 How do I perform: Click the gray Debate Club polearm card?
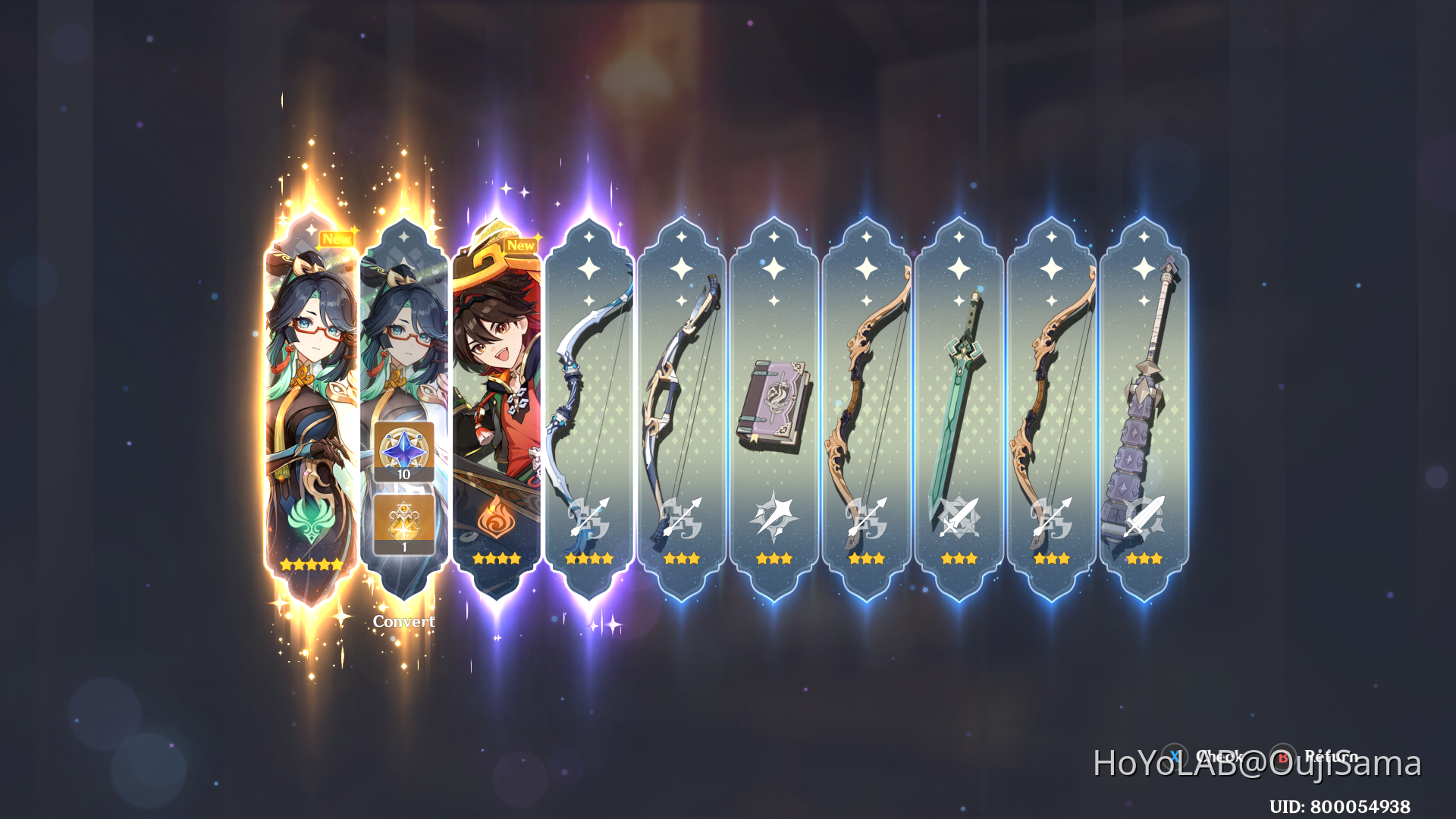click(1146, 402)
